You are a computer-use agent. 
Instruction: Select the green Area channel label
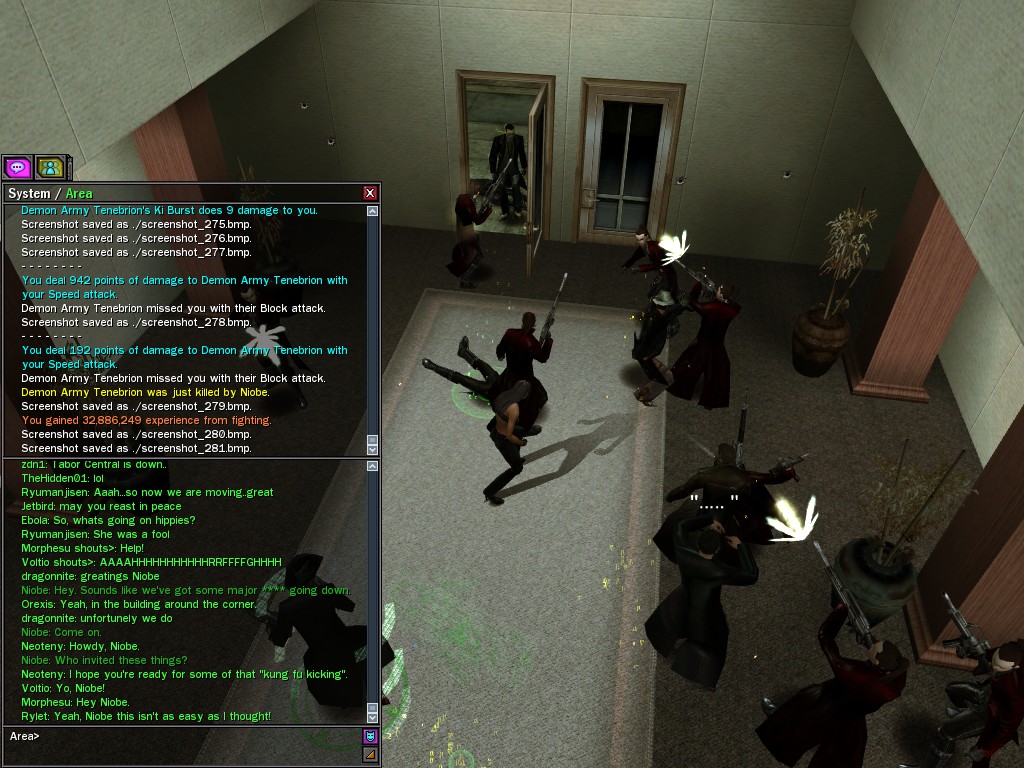click(x=79, y=193)
